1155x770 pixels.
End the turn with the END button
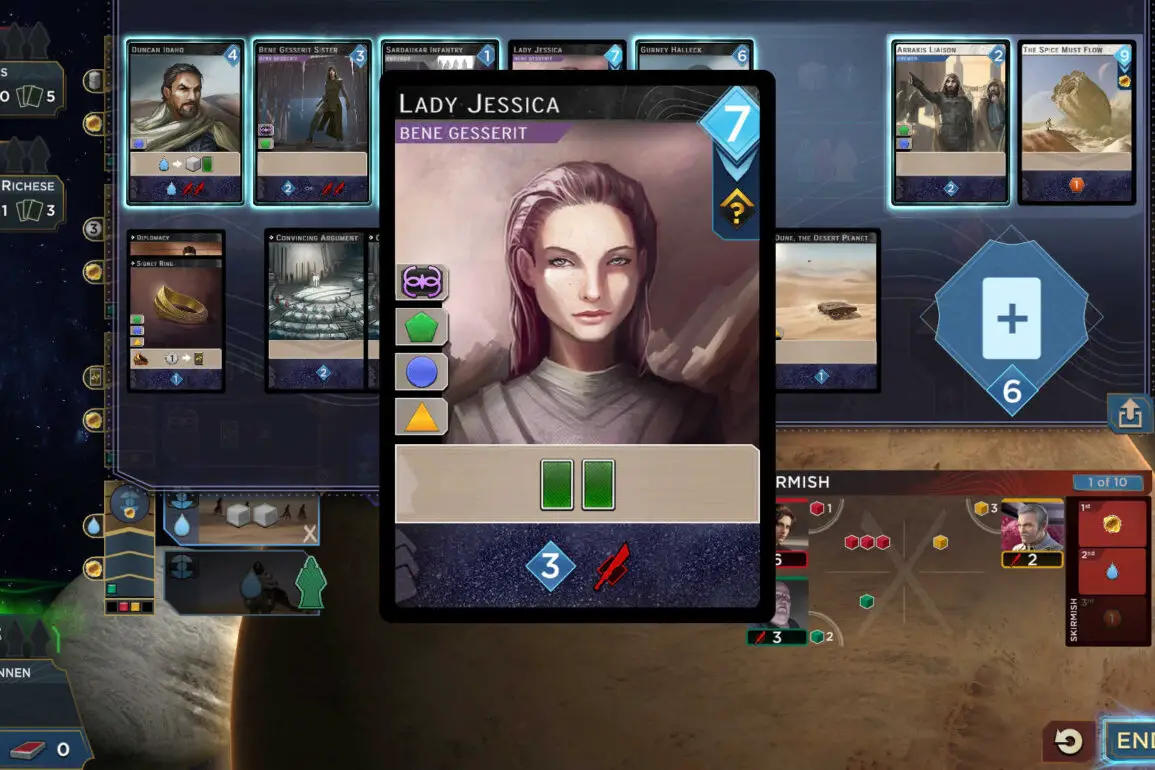[1130, 742]
